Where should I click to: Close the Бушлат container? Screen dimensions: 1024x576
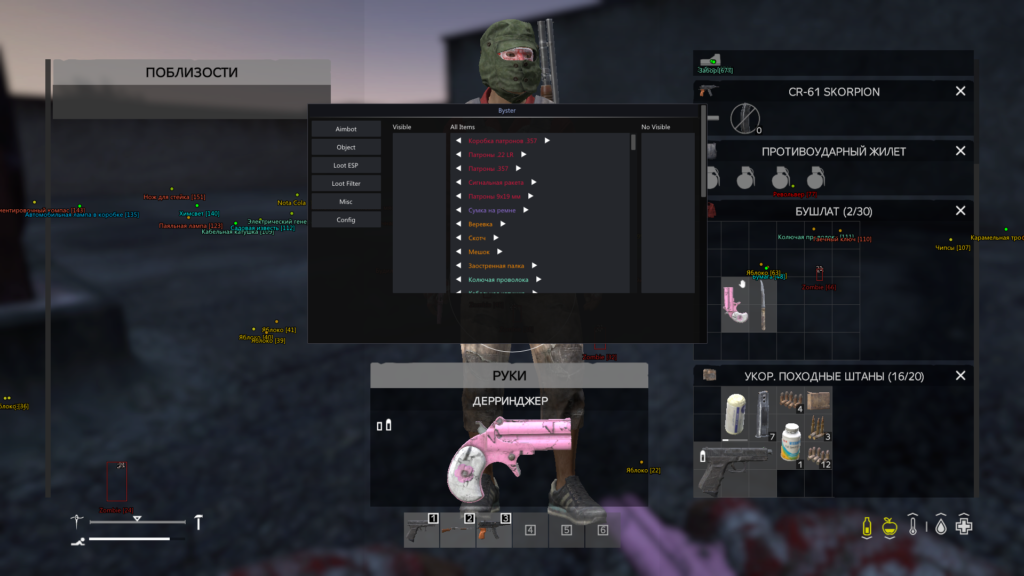(960, 211)
